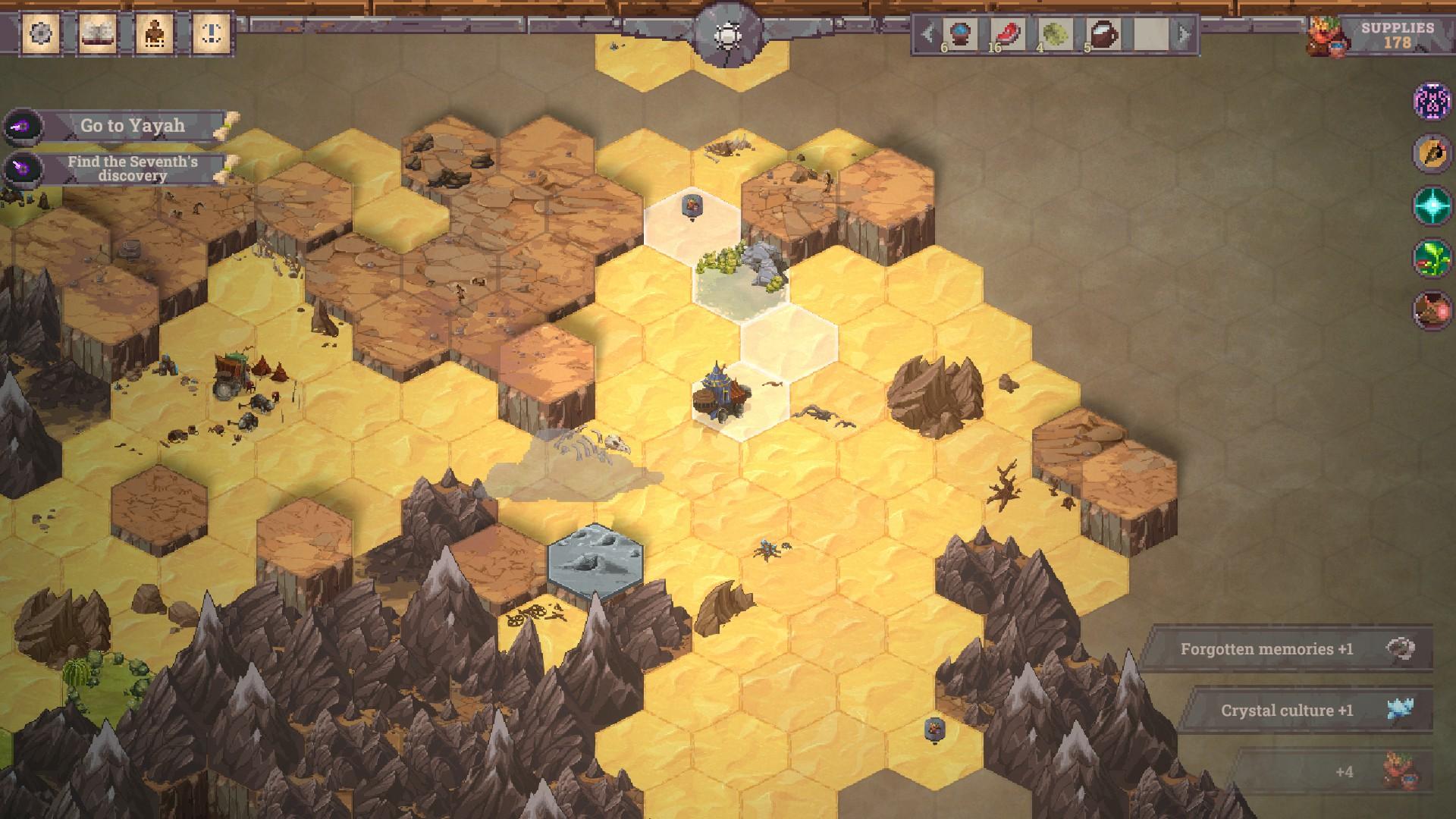Image resolution: width=1456 pixels, height=819 pixels.
Task: Open the journal book icon
Action: (x=98, y=33)
